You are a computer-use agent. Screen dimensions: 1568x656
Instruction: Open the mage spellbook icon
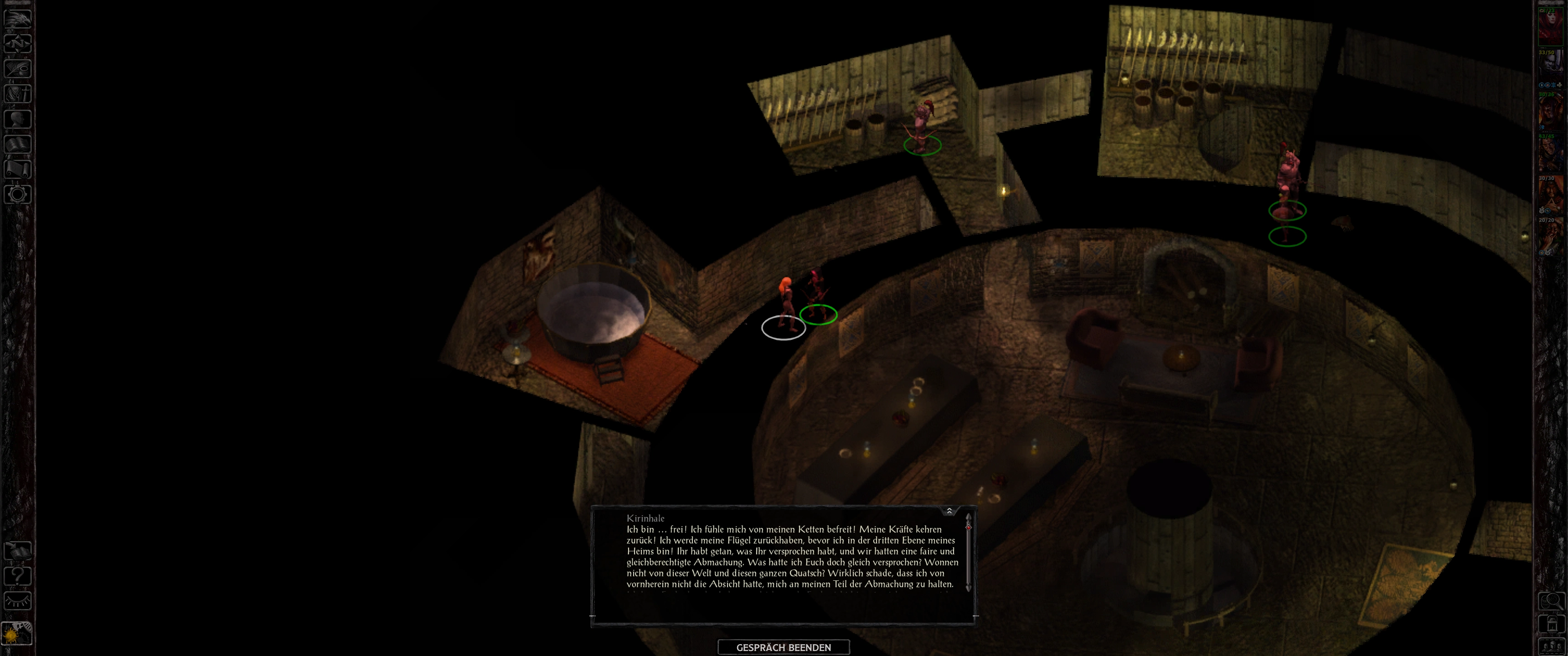(18, 144)
